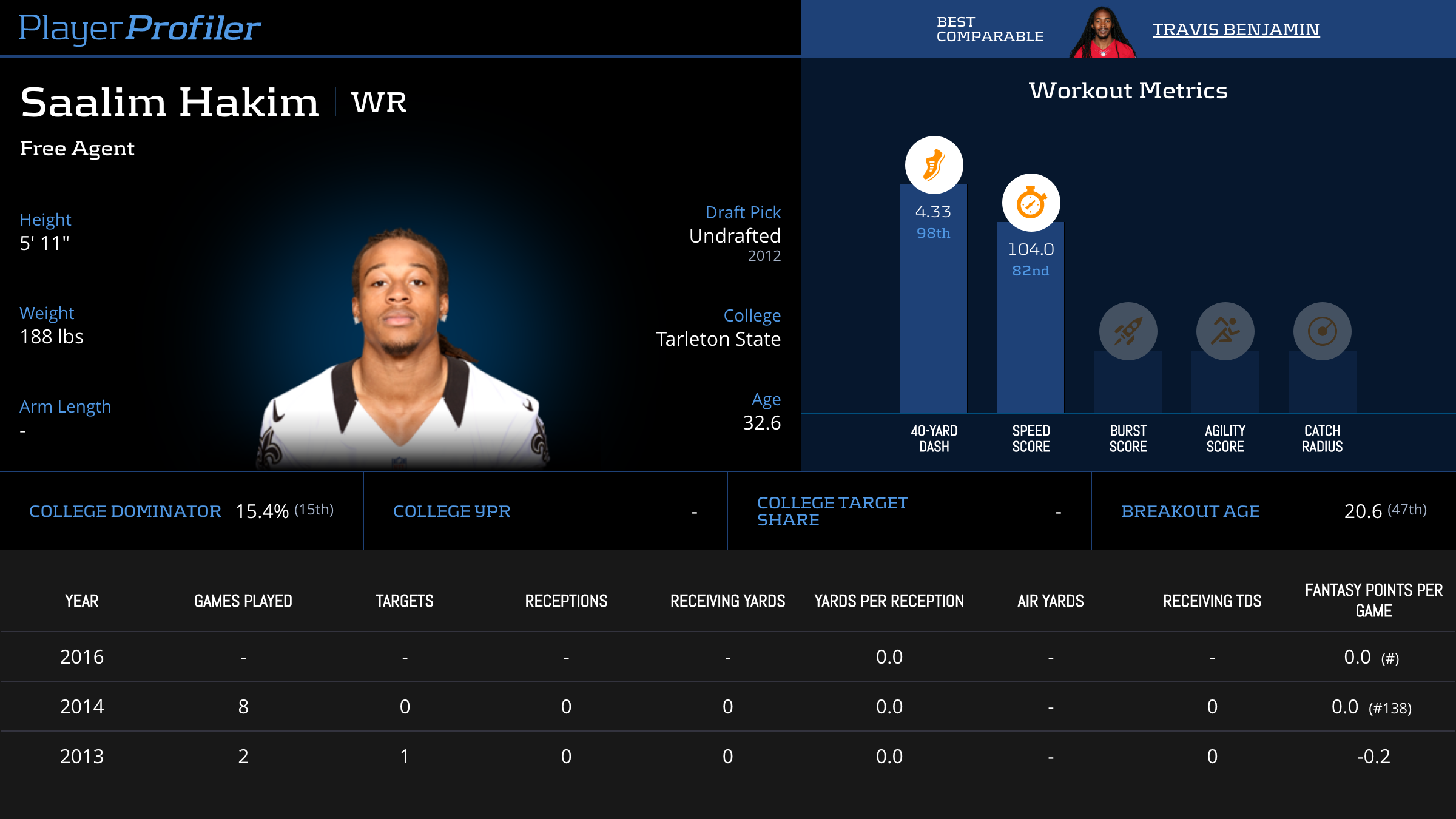Viewport: 1456px width, 819px height.
Task: Click the Fantasy Points Per Game header
Action: [1373, 600]
